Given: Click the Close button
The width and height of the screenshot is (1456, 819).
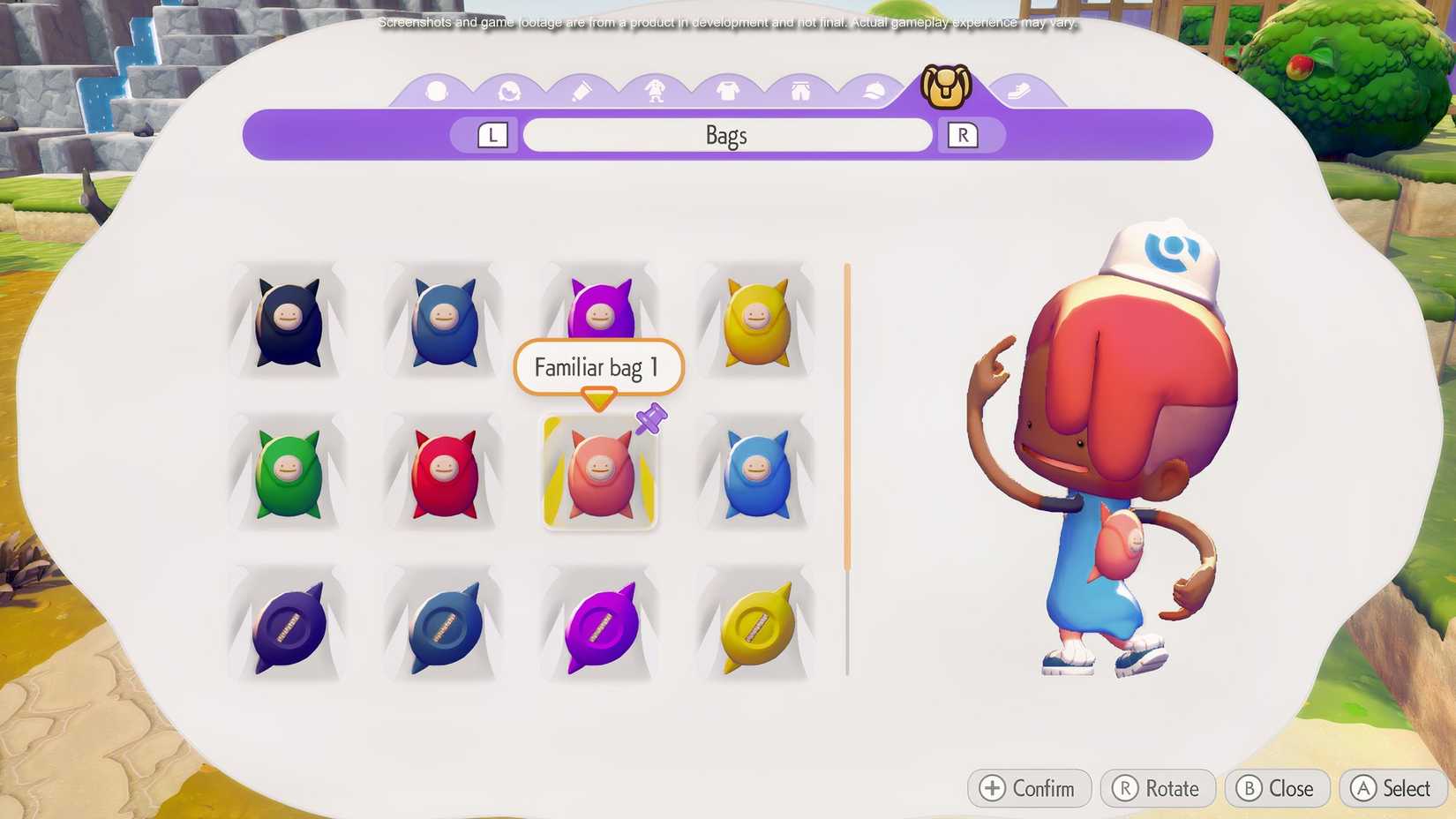Looking at the screenshot, I should [x=1277, y=788].
